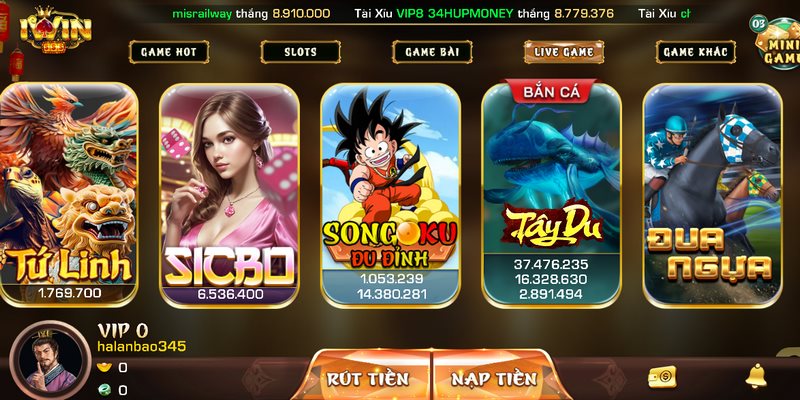
Task: Open the Nạp Tiền deposit button
Action: click(x=494, y=378)
